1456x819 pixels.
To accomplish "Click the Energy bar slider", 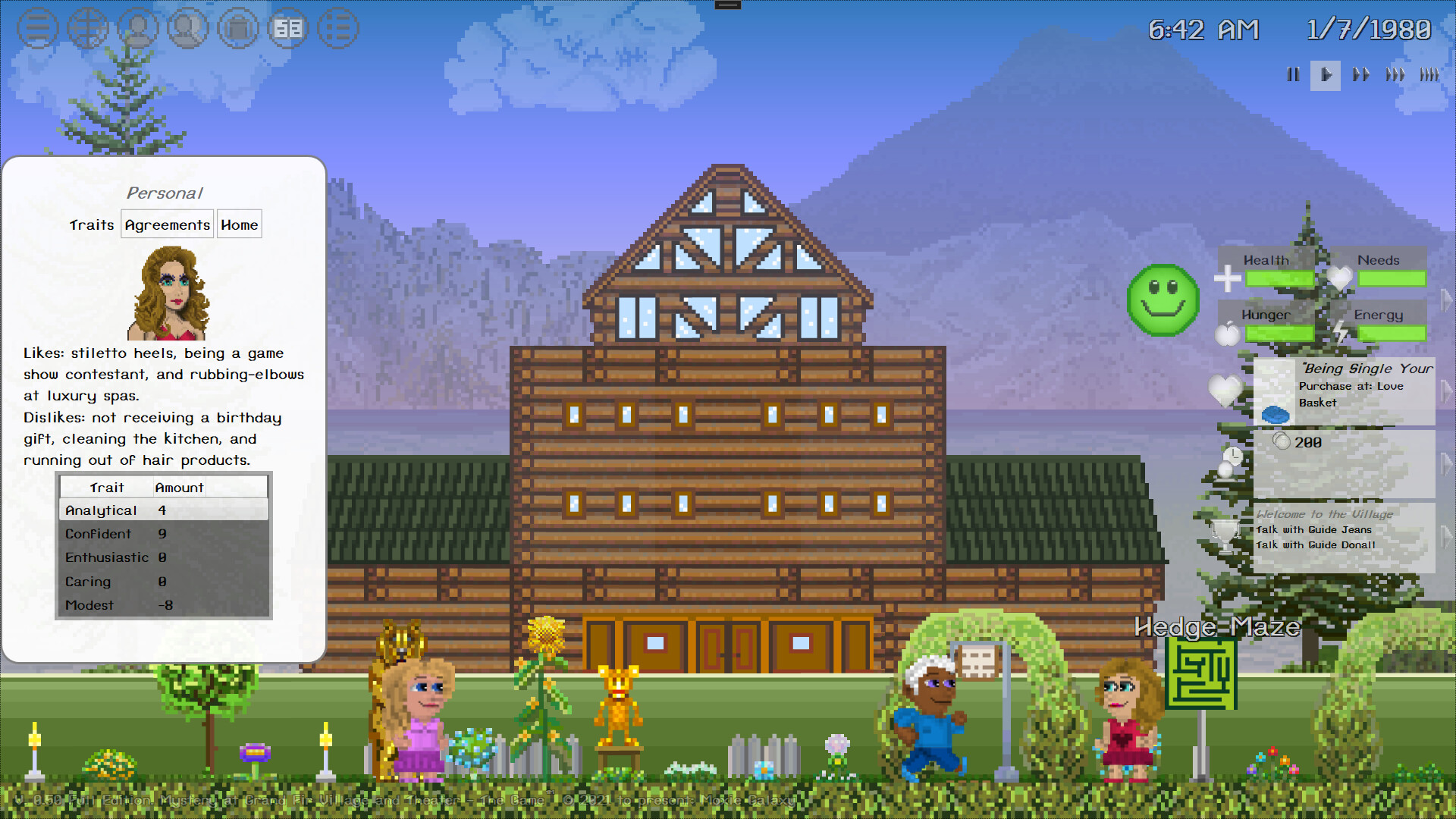I will click(1392, 334).
